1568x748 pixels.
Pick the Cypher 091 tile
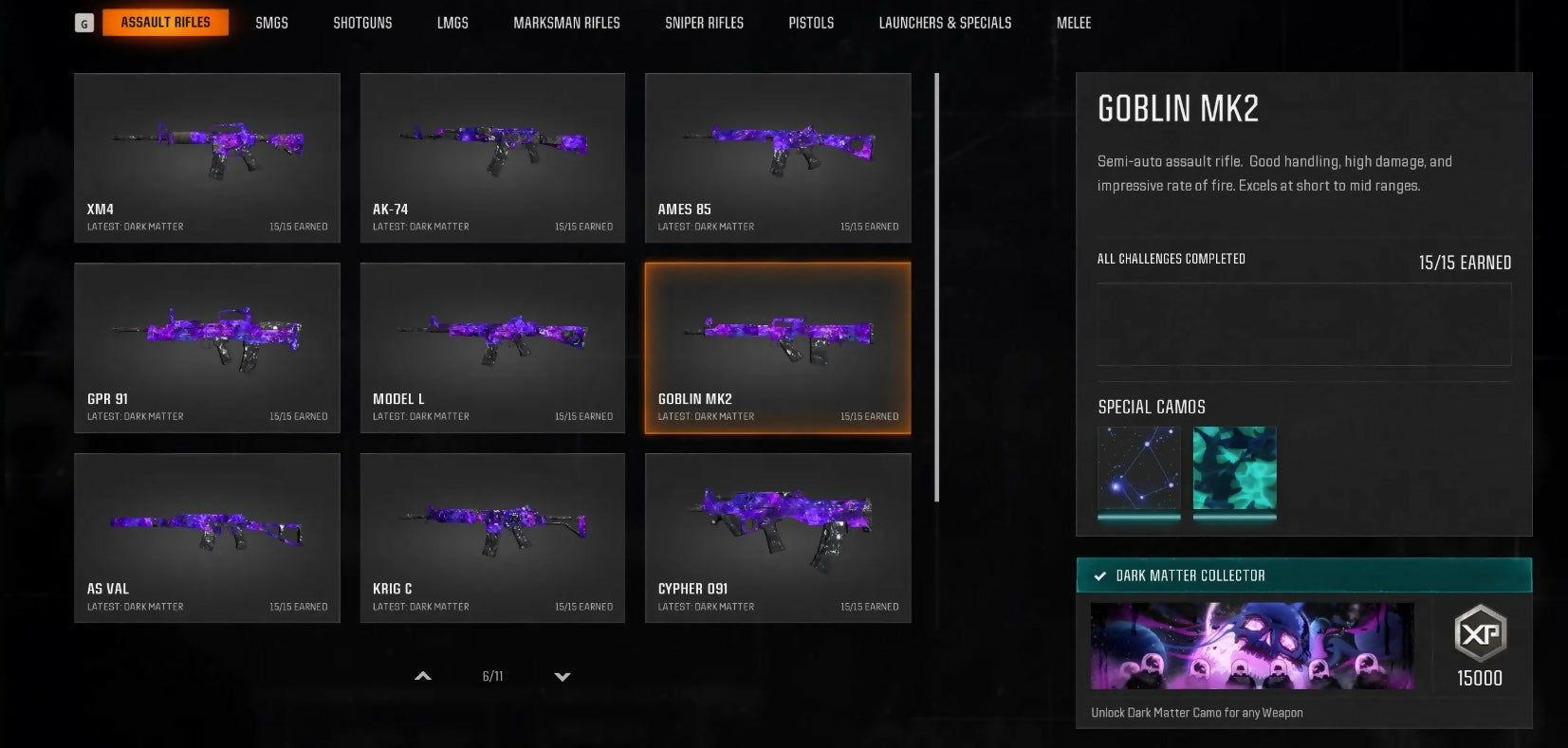(778, 538)
